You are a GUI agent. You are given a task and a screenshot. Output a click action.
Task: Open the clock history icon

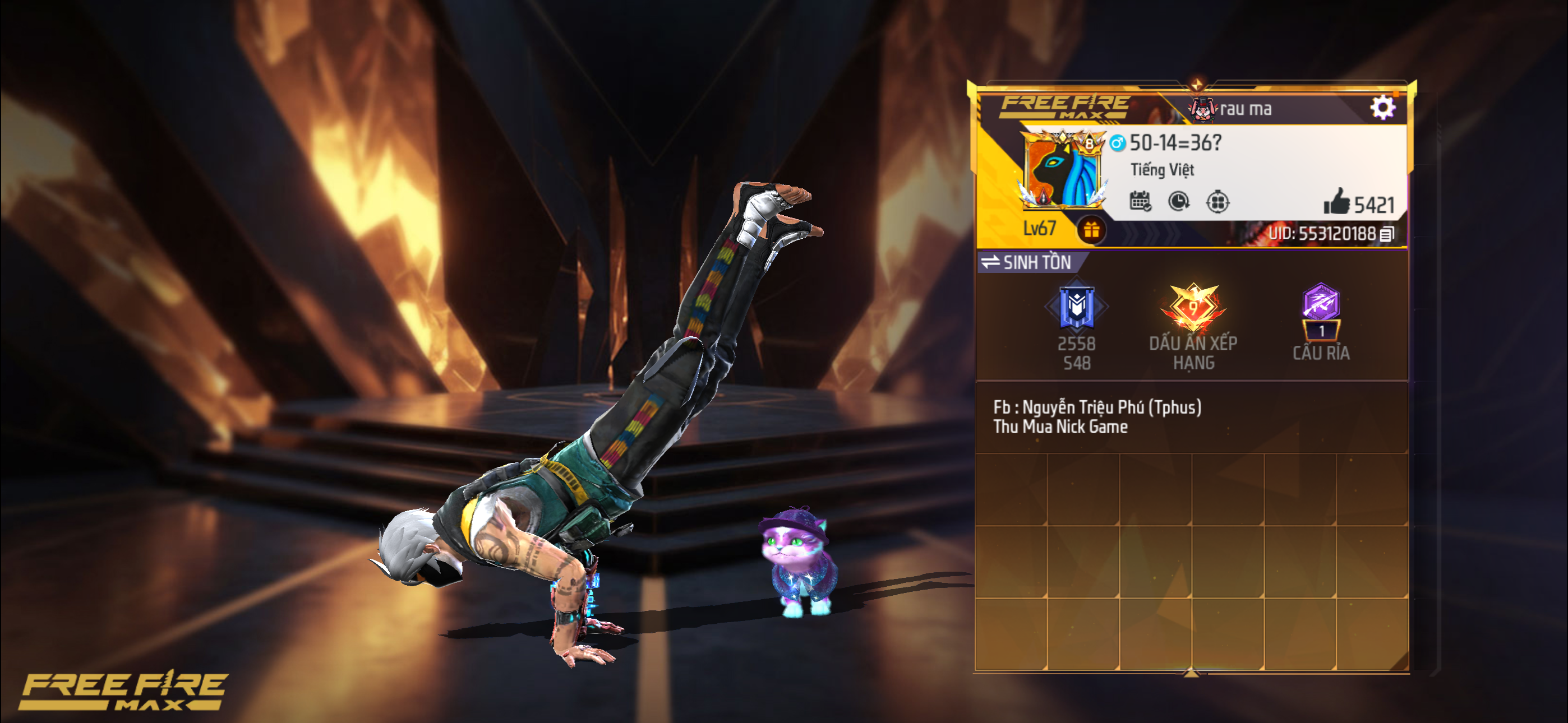tap(1179, 201)
